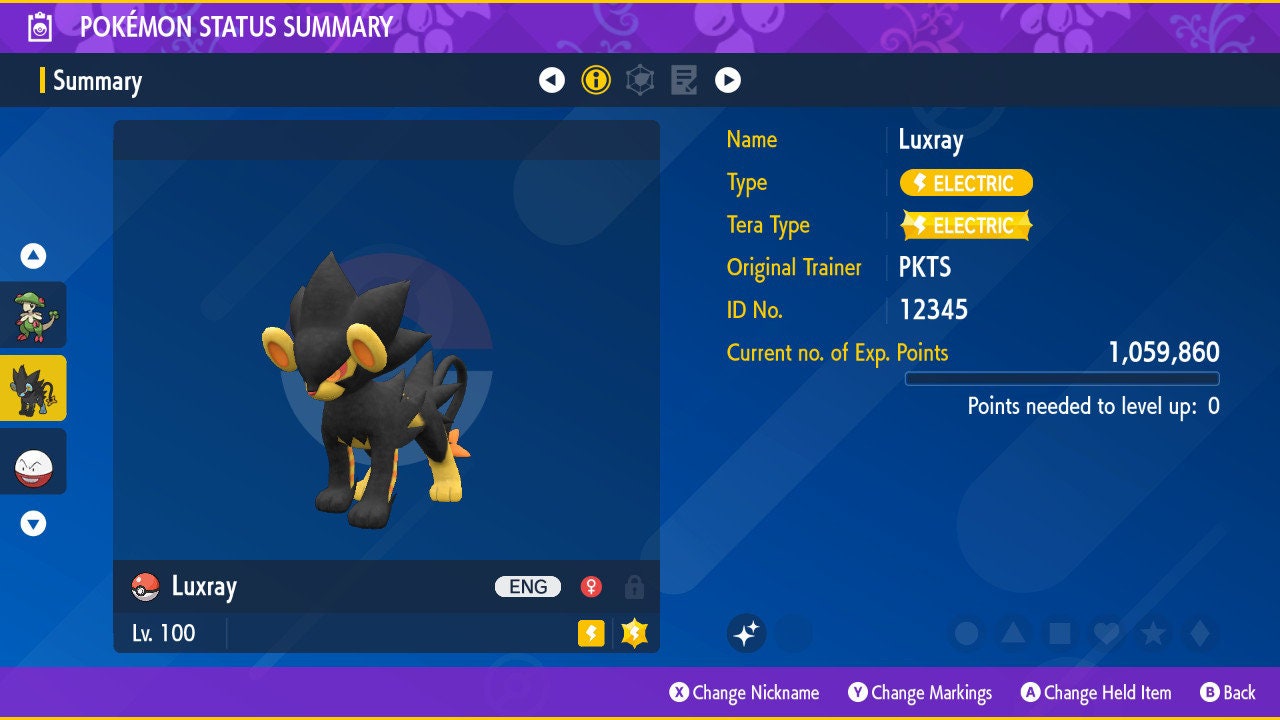1280x720 pixels.
Task: Select the info summary tab icon
Action: [596, 80]
